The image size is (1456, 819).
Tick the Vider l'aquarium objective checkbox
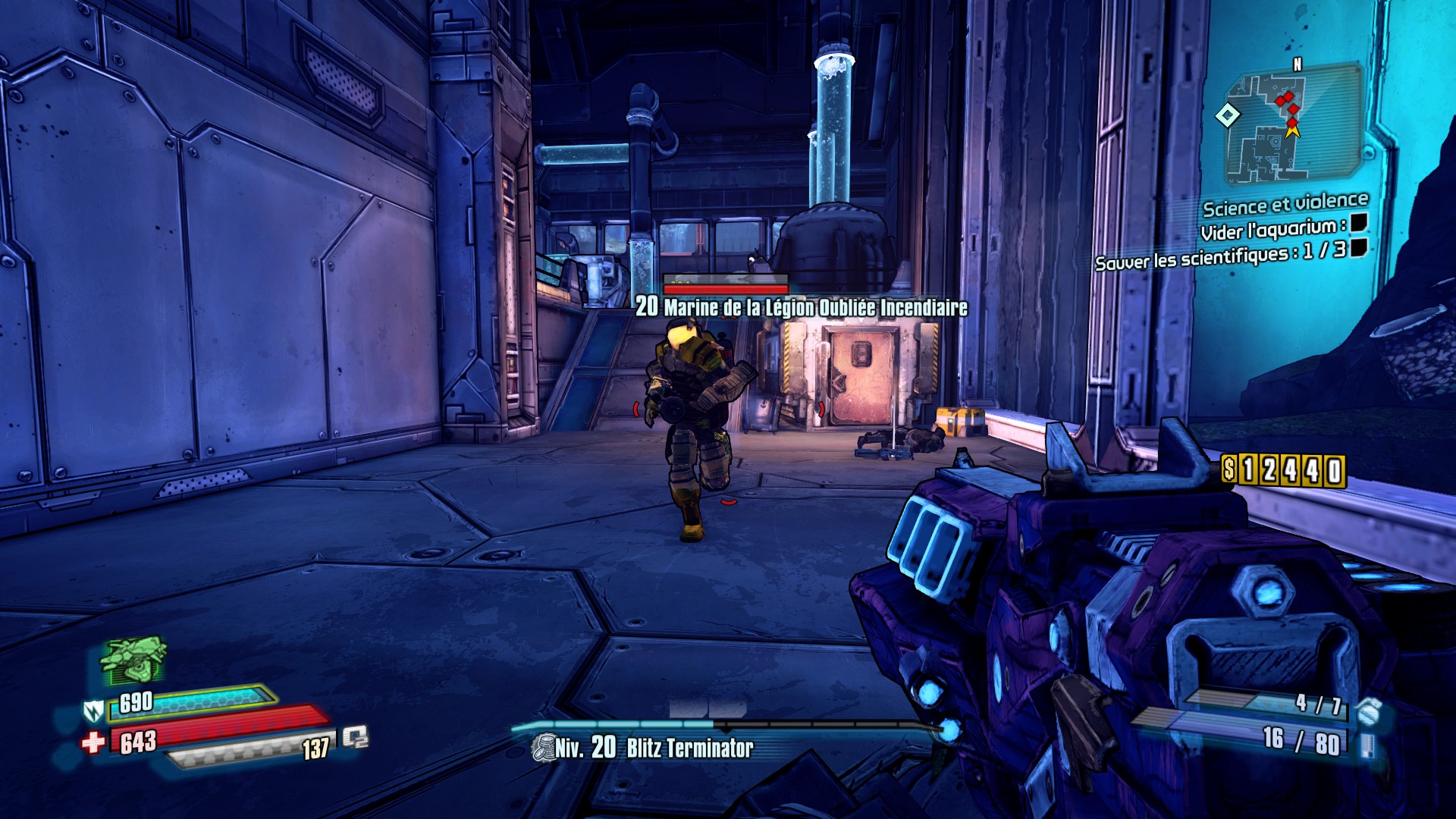coord(1358,222)
